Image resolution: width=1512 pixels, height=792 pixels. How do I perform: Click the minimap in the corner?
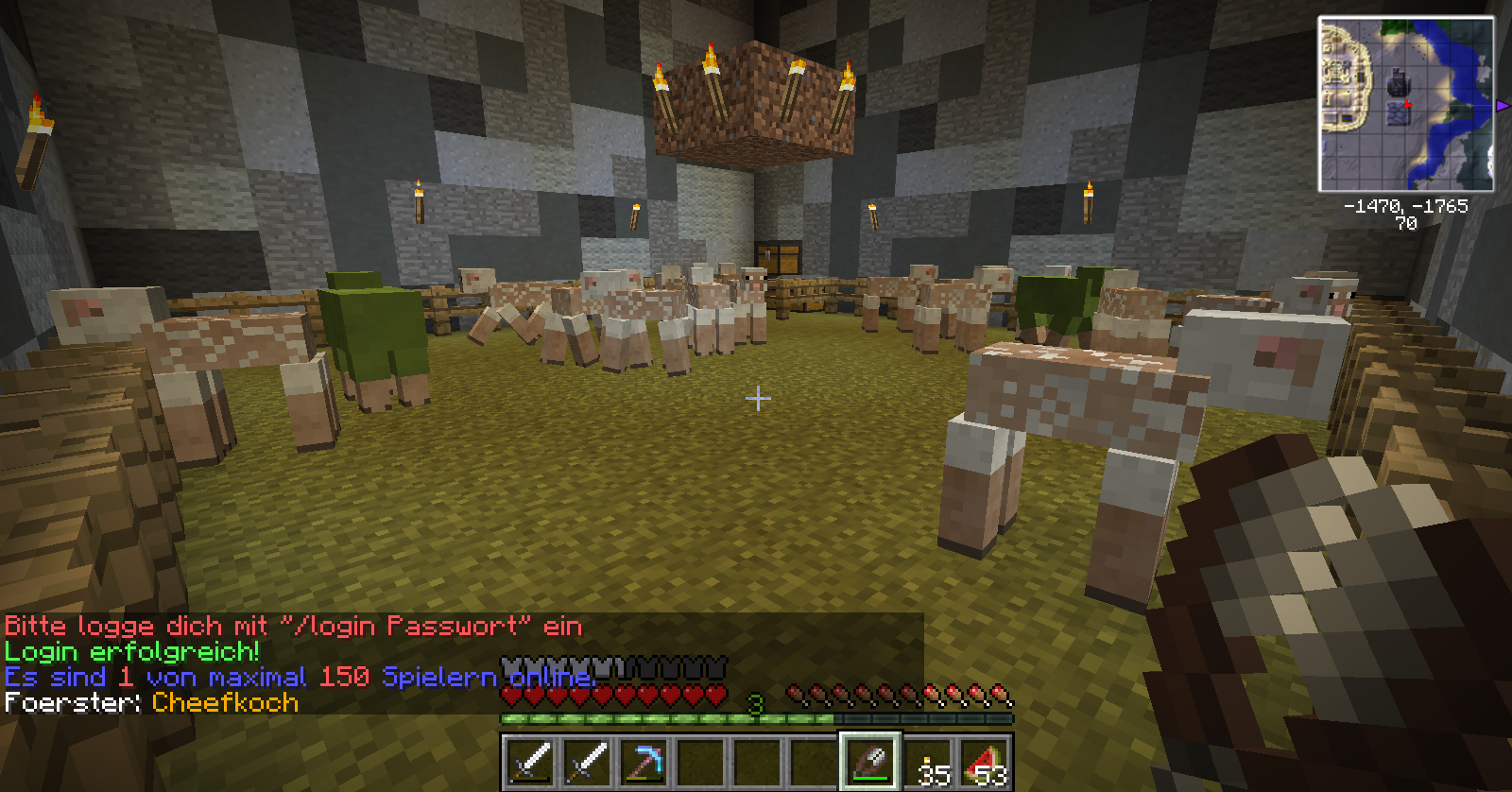pyautogui.click(x=1405, y=104)
